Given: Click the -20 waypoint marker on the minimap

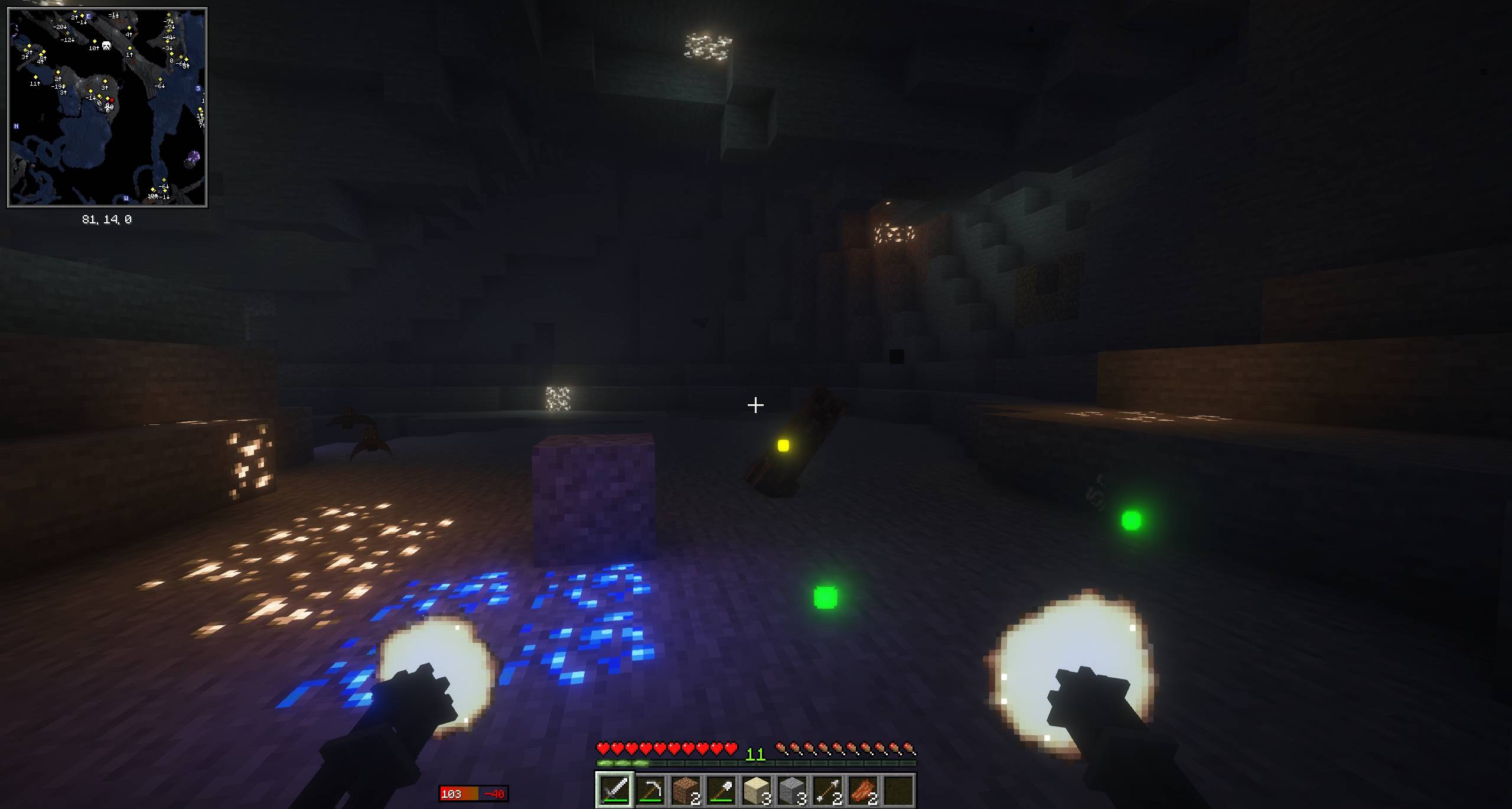Looking at the screenshot, I should (x=59, y=27).
